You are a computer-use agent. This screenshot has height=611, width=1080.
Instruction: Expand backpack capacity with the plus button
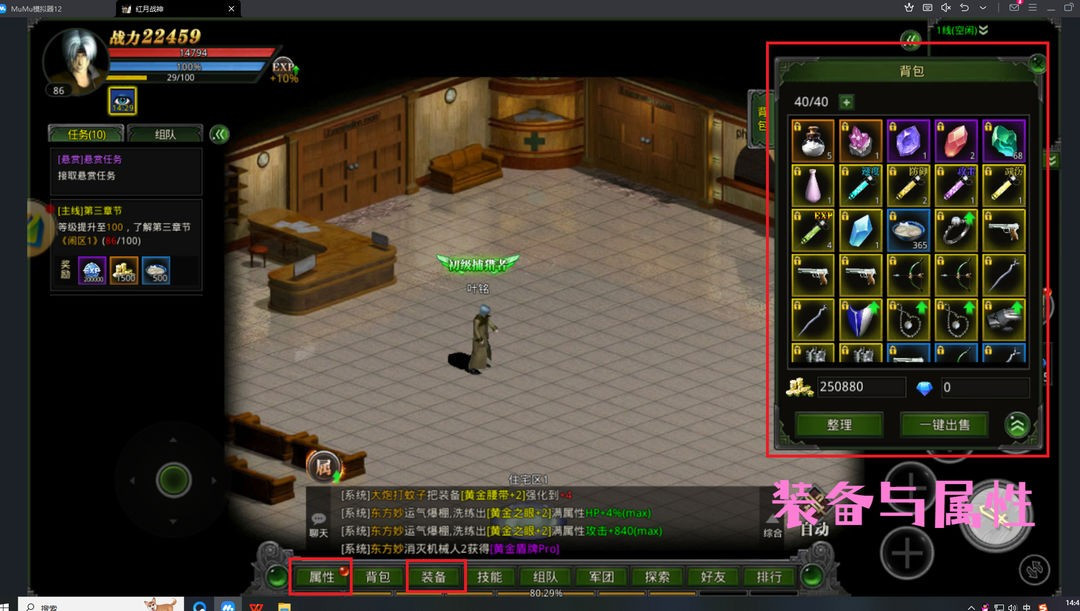pyautogui.click(x=847, y=102)
